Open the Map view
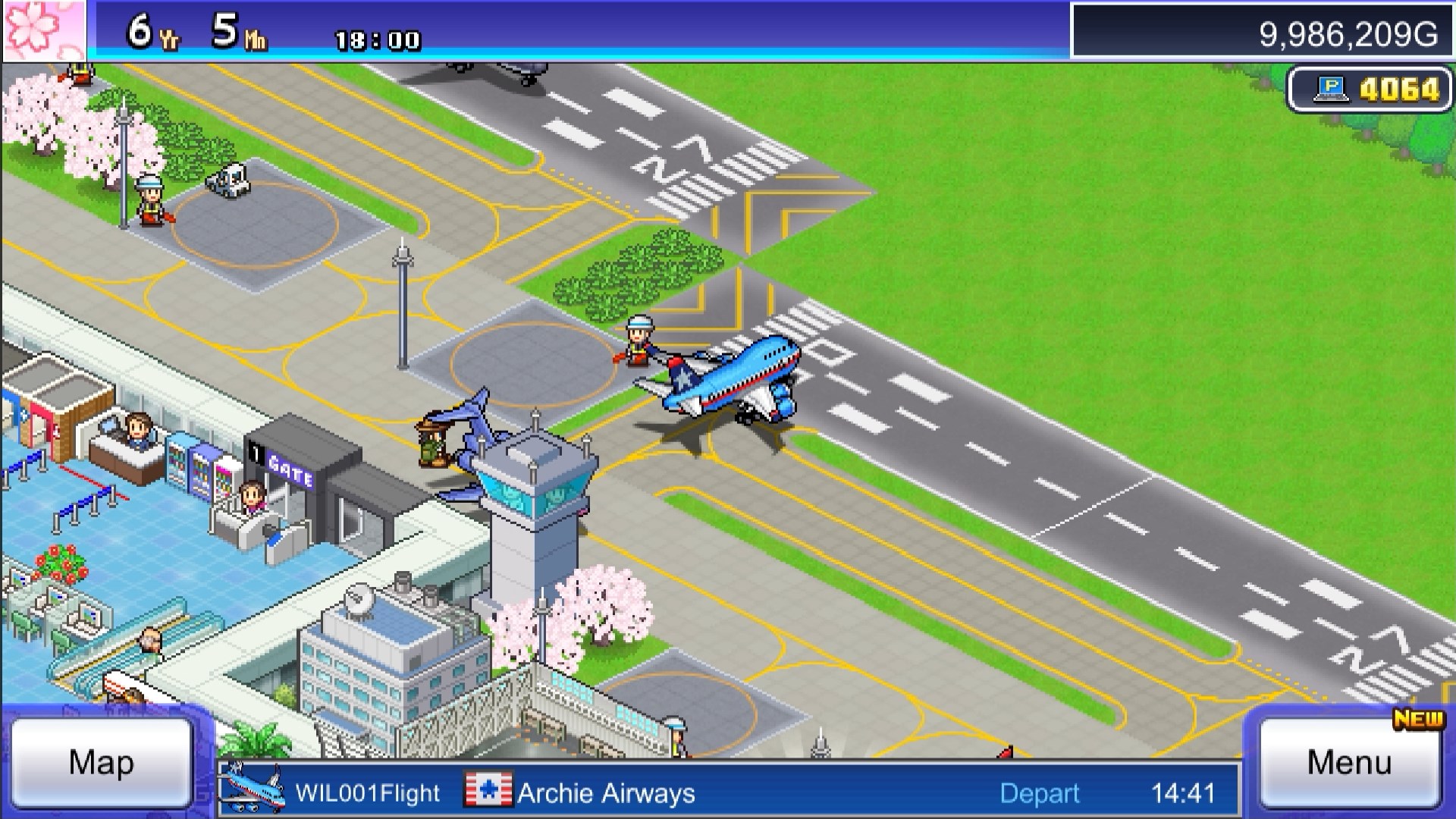1456x819 pixels. 102,762
